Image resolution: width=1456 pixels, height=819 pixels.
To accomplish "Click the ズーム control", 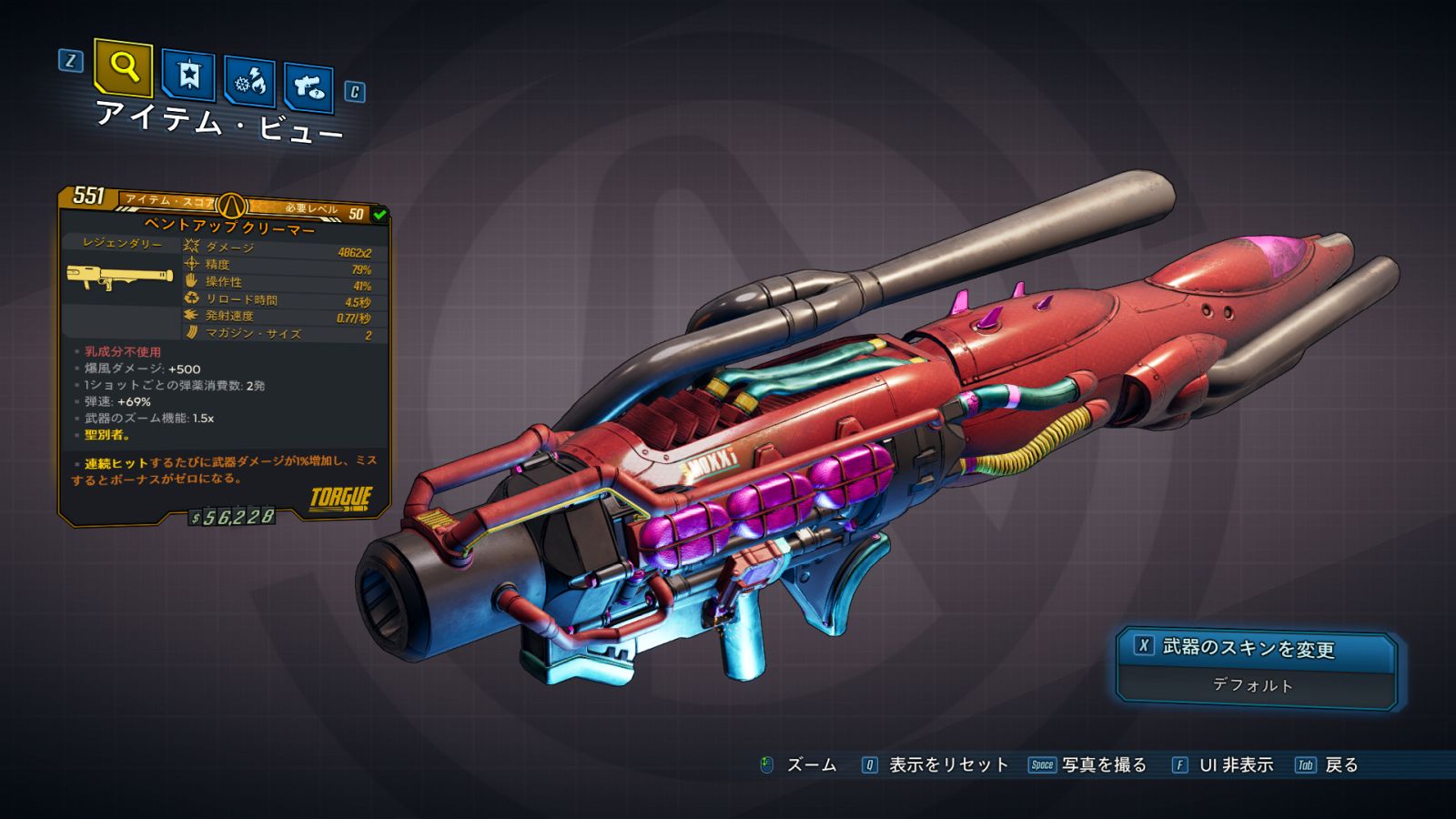I will [x=799, y=765].
